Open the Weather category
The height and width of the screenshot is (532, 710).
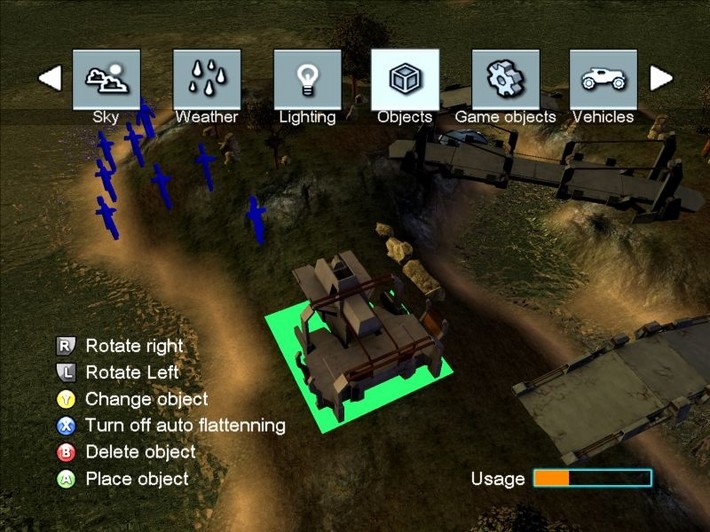207,80
